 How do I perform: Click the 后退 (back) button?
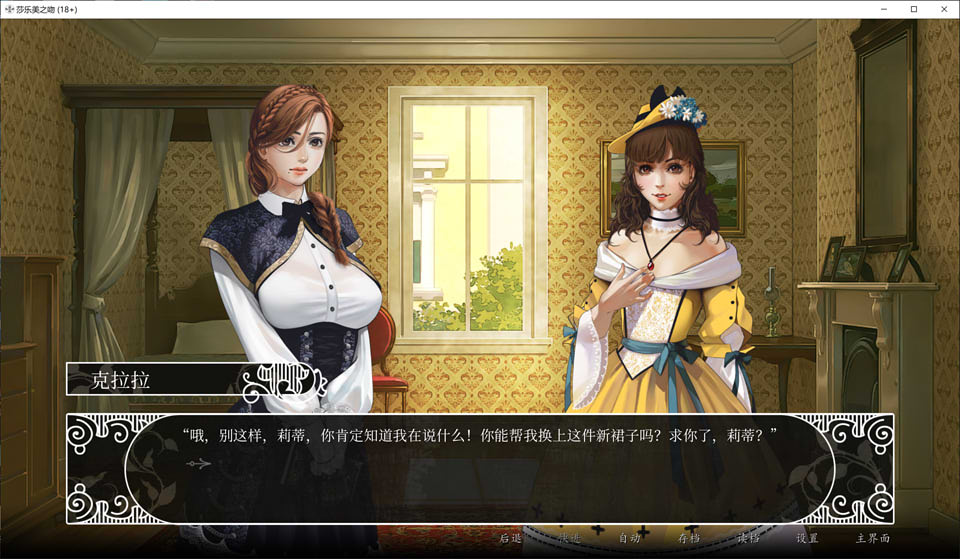(510, 538)
